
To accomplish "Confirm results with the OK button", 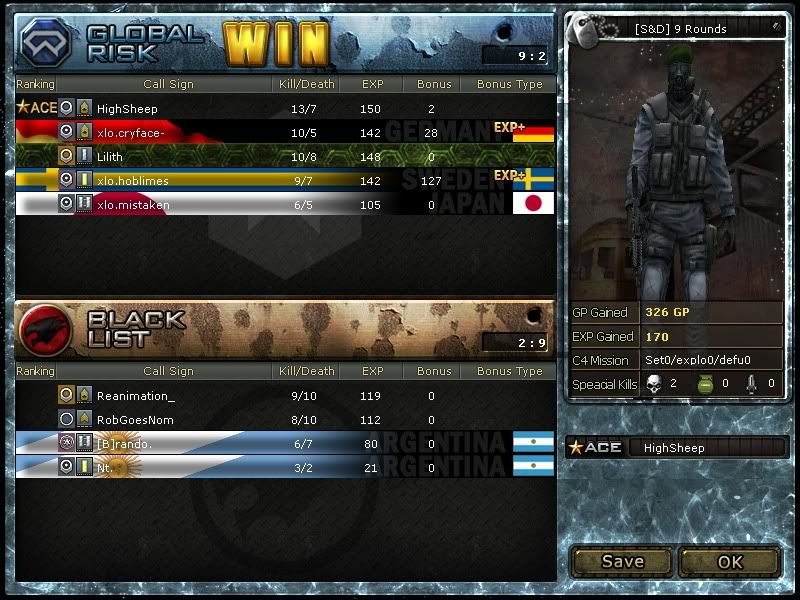I will click(x=730, y=561).
